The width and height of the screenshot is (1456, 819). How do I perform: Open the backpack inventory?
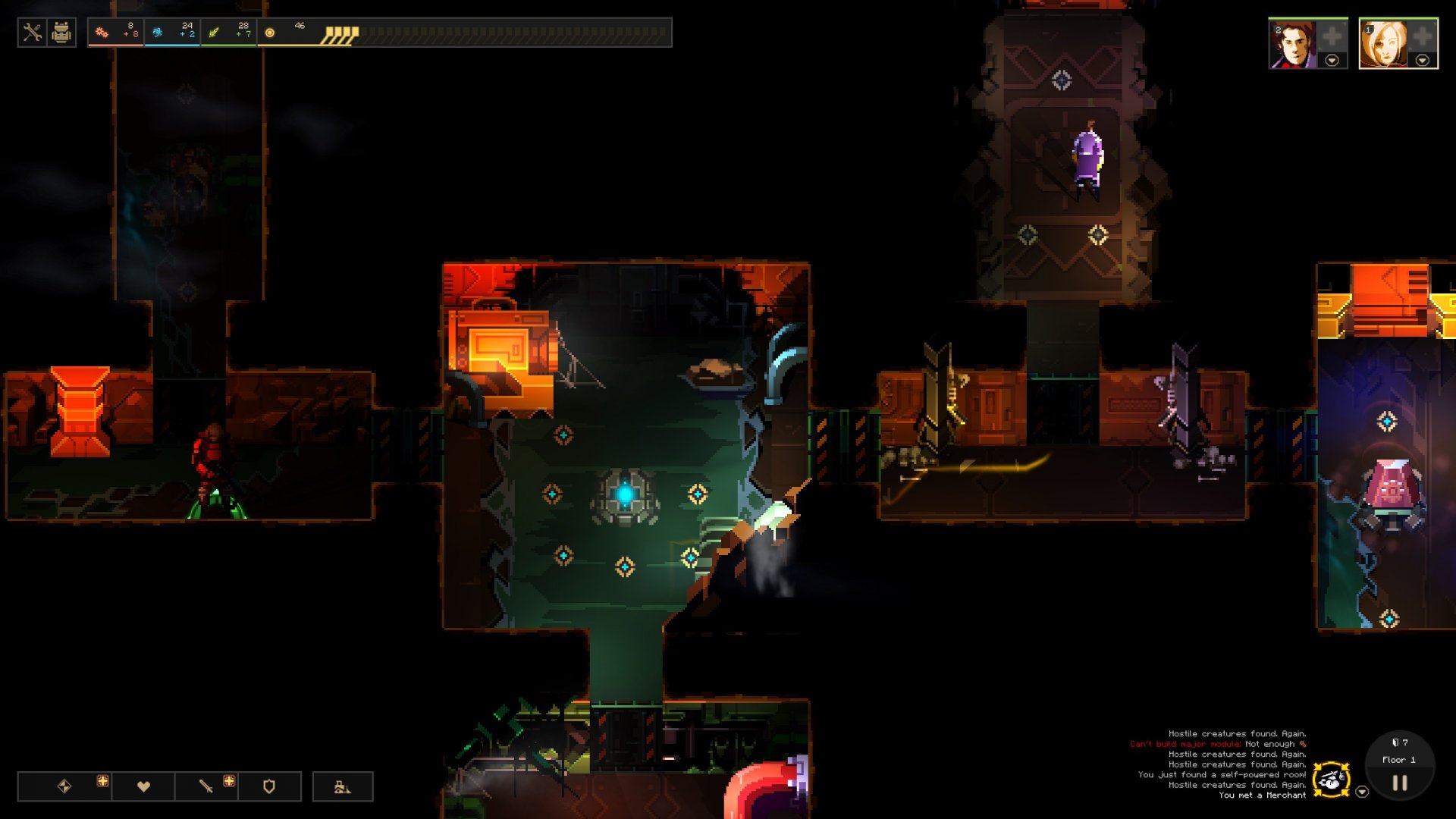[x=61, y=33]
